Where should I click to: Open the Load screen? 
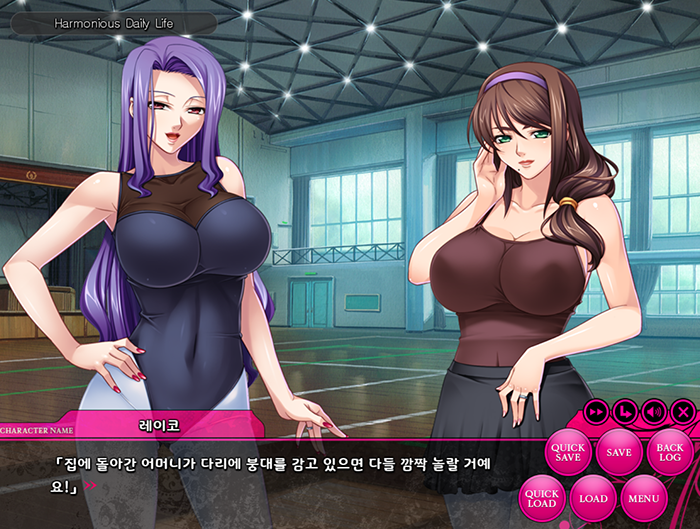pyautogui.click(x=593, y=498)
